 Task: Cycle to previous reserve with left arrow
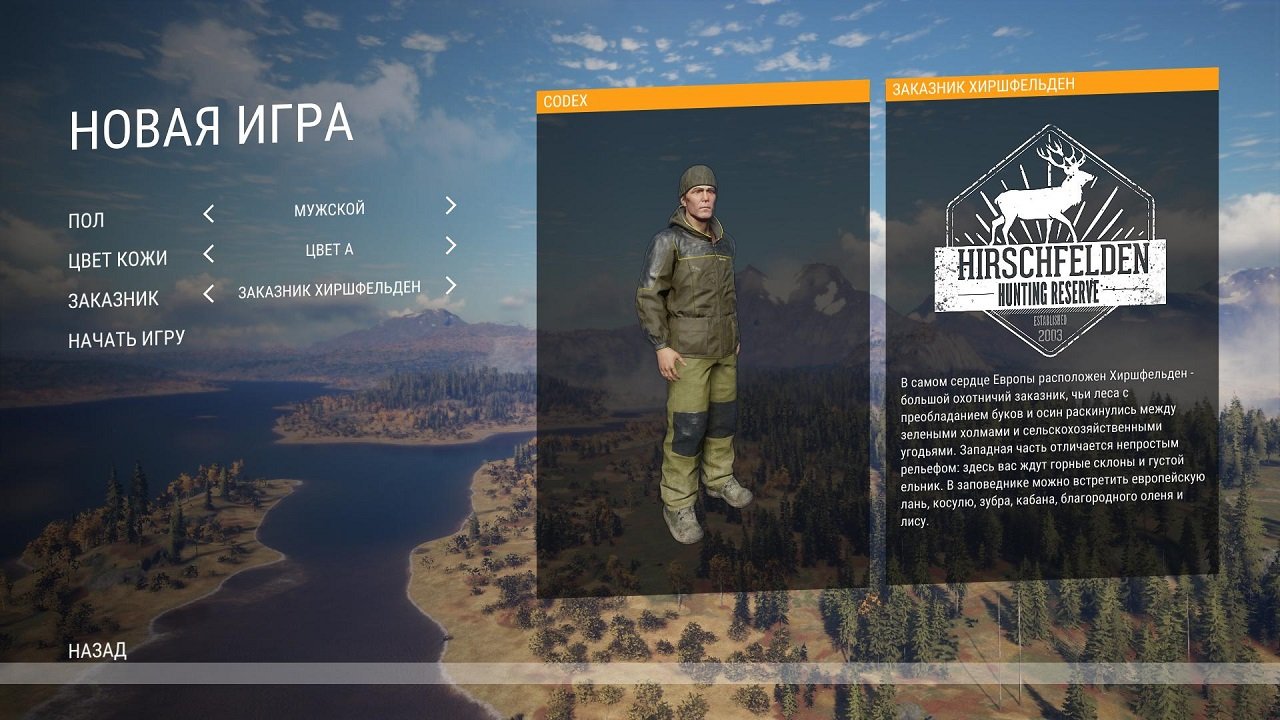[208, 293]
